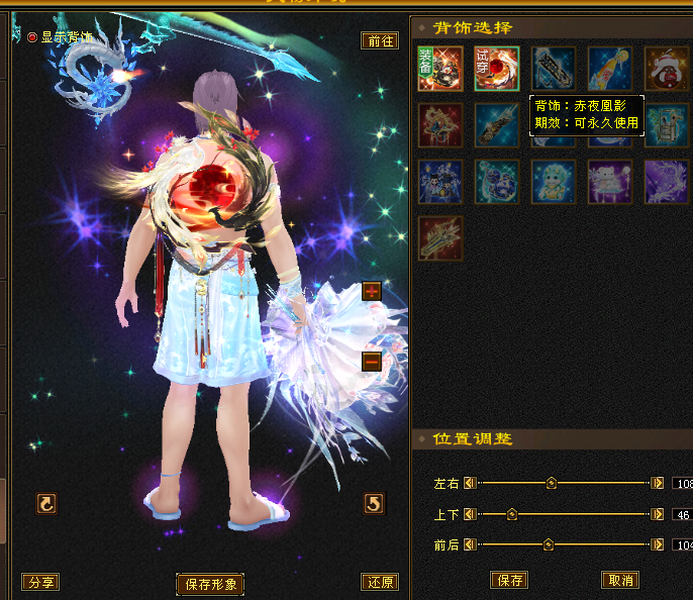Rotate character with the right arrow button

373,503
